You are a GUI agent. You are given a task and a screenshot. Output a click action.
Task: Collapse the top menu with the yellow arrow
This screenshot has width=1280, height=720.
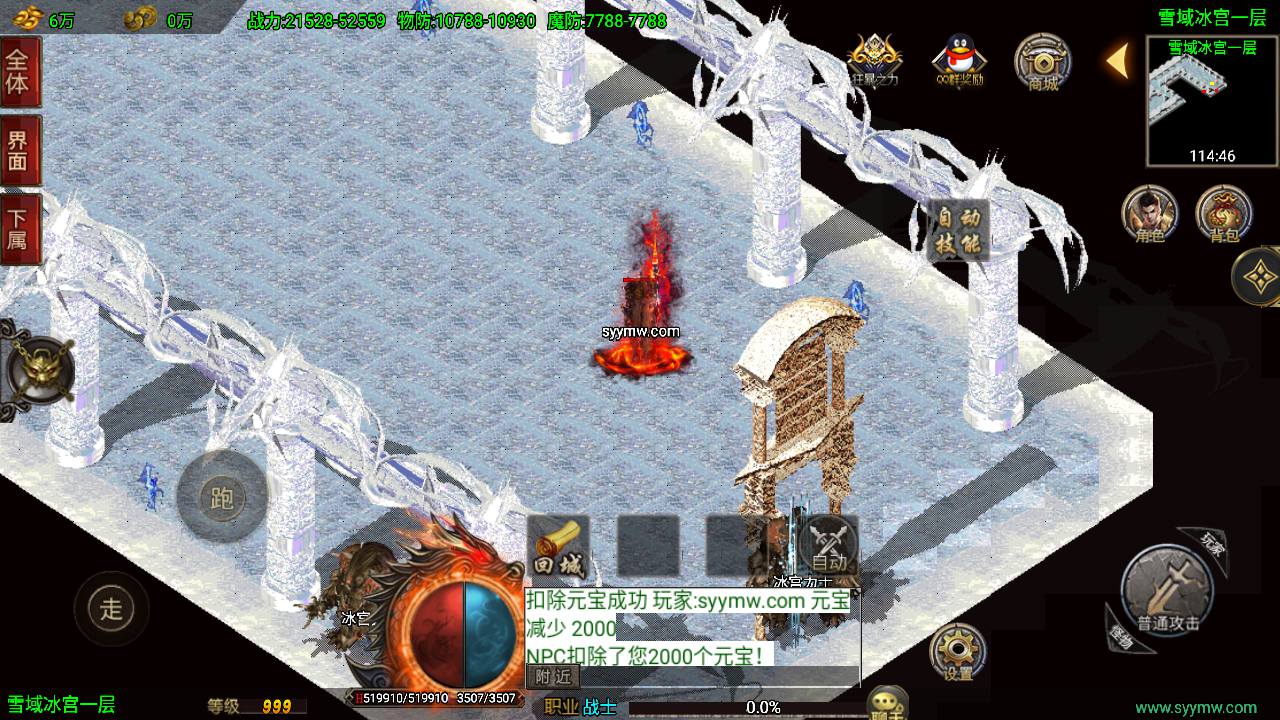point(1117,61)
